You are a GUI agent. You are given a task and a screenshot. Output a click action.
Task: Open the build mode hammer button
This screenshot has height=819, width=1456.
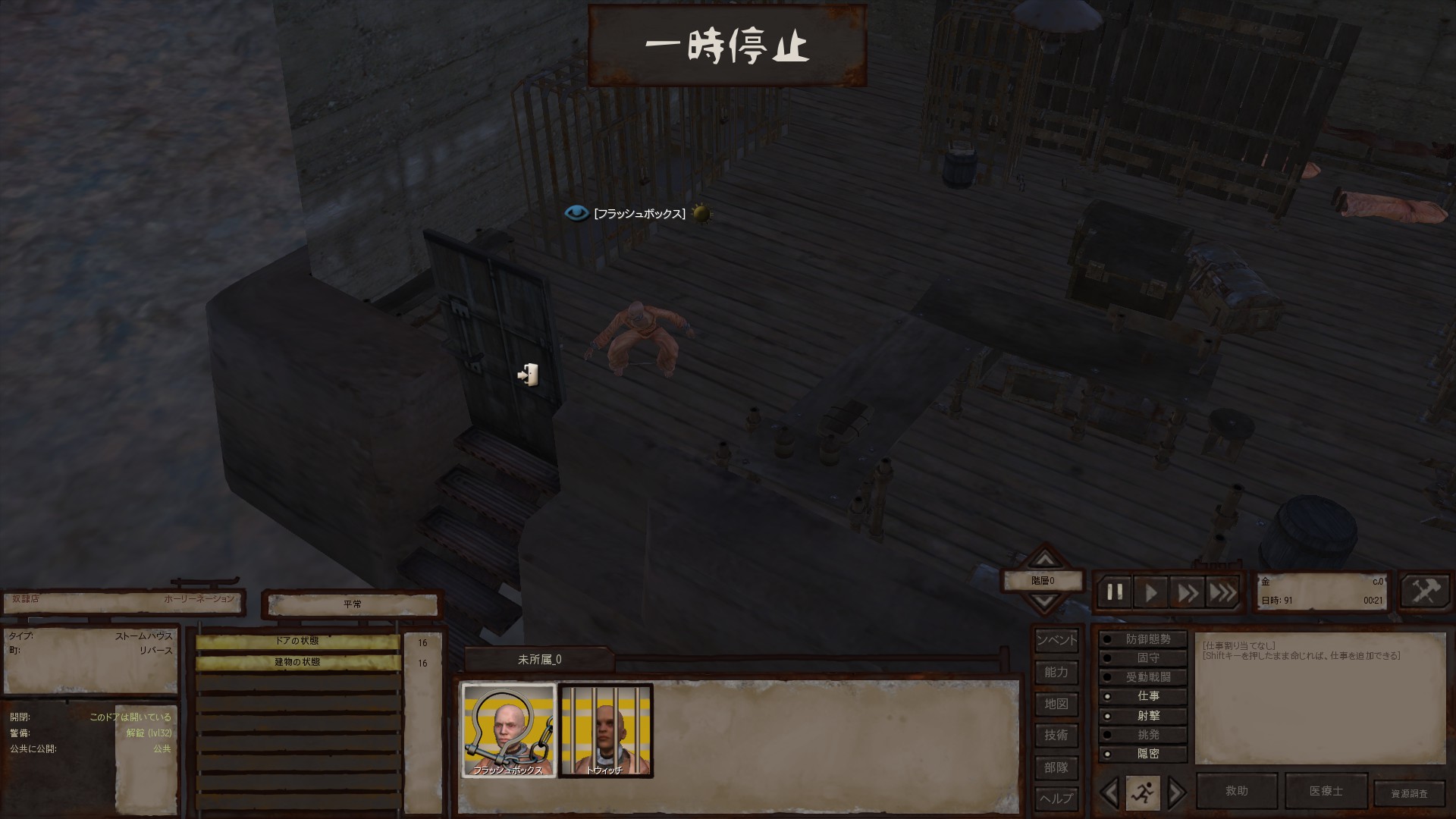tap(1425, 591)
